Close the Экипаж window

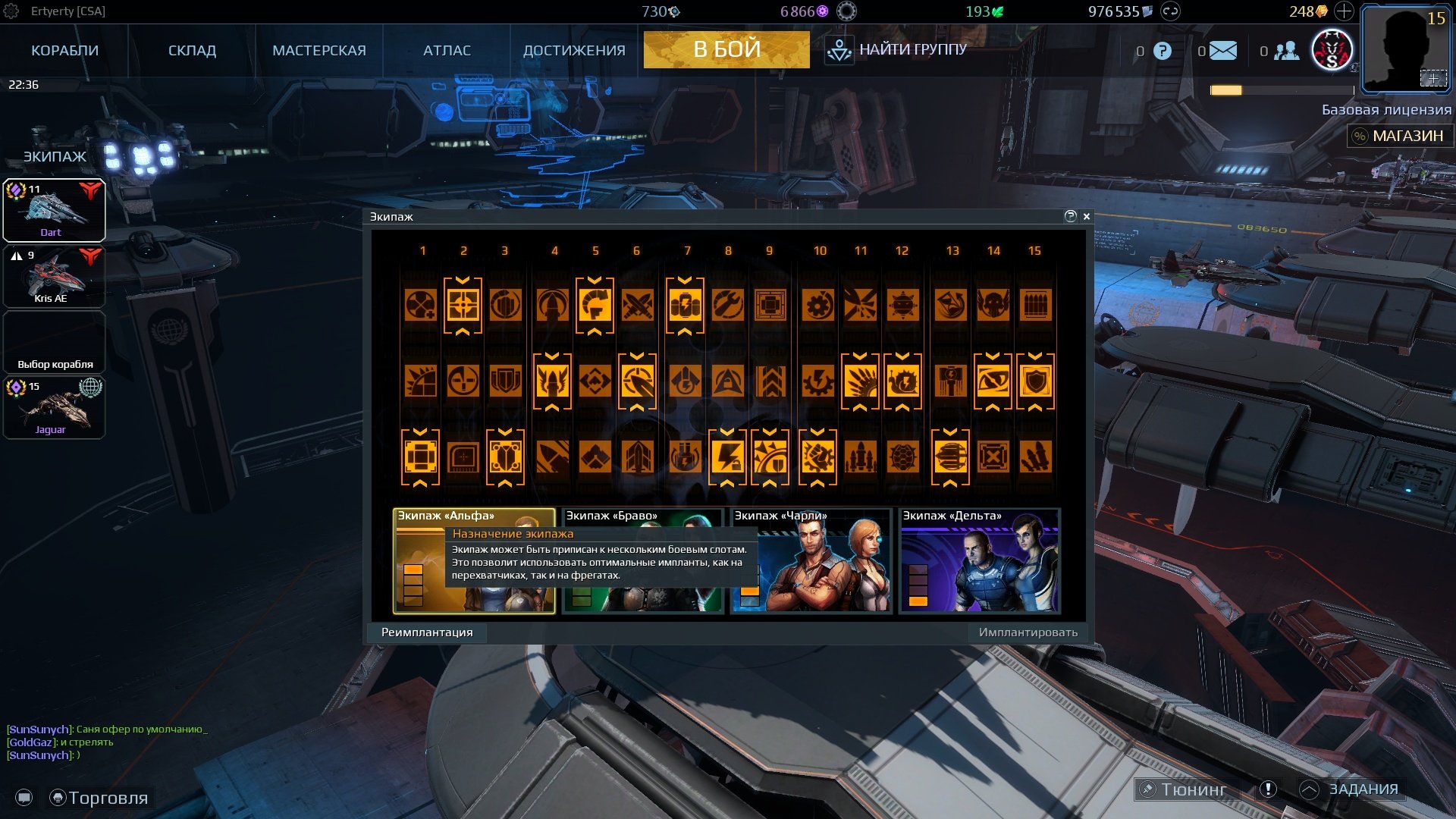coord(1087,216)
